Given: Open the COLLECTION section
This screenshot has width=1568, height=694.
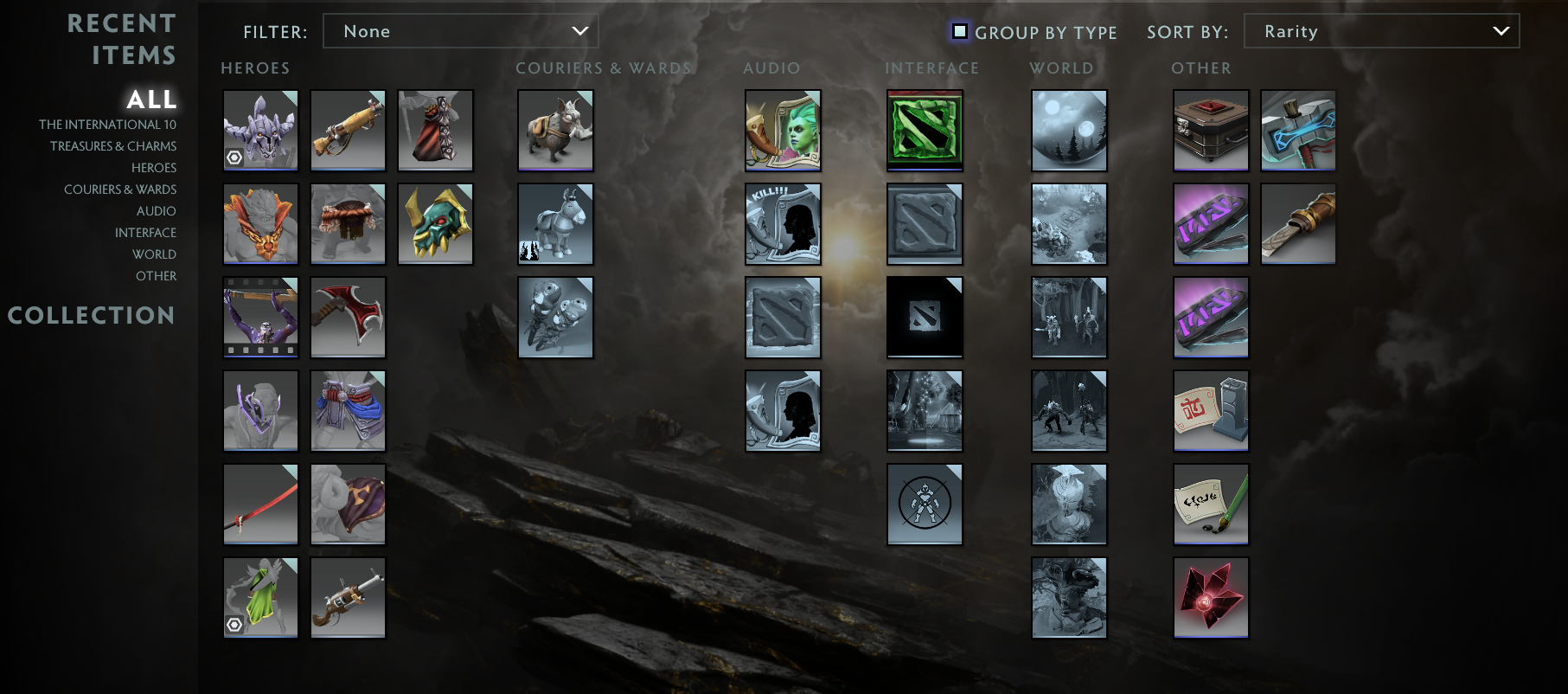Looking at the screenshot, I should point(92,316).
